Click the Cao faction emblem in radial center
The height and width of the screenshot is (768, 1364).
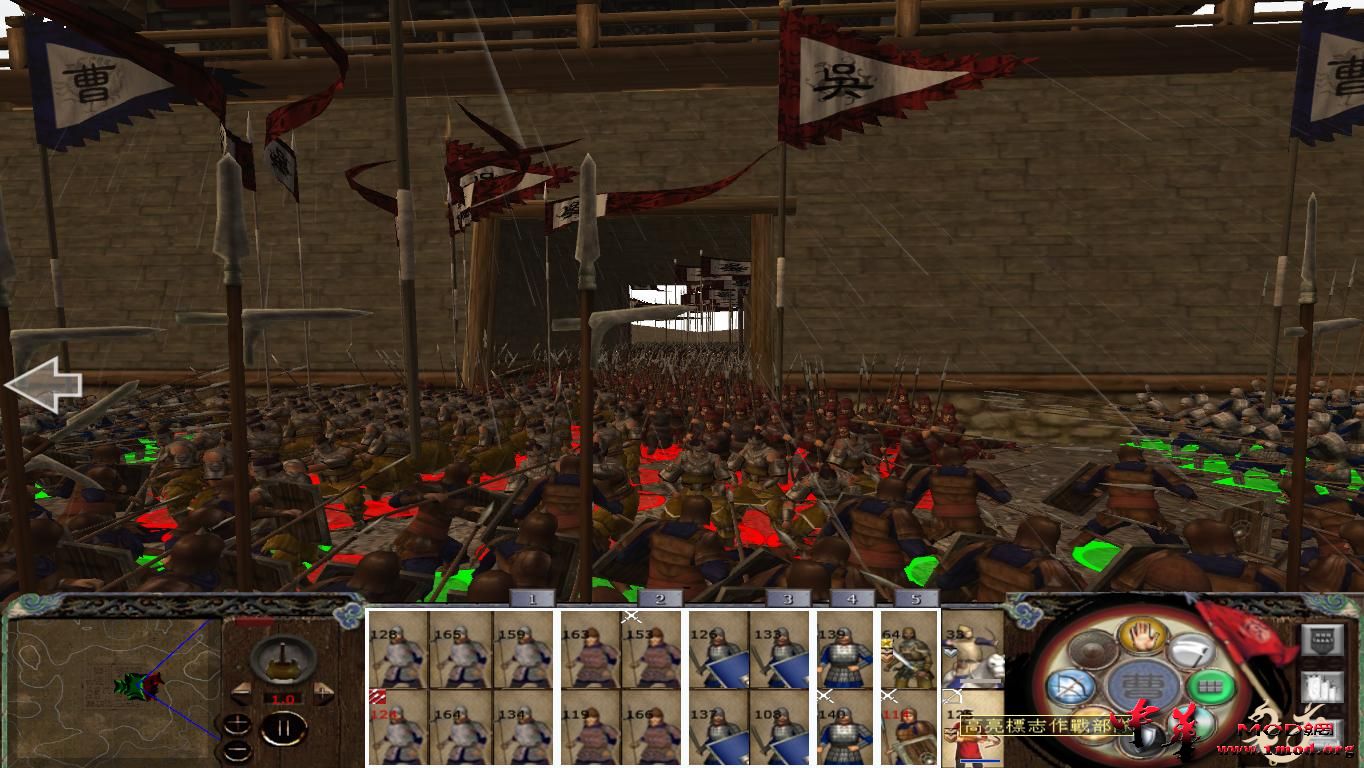point(1141,683)
